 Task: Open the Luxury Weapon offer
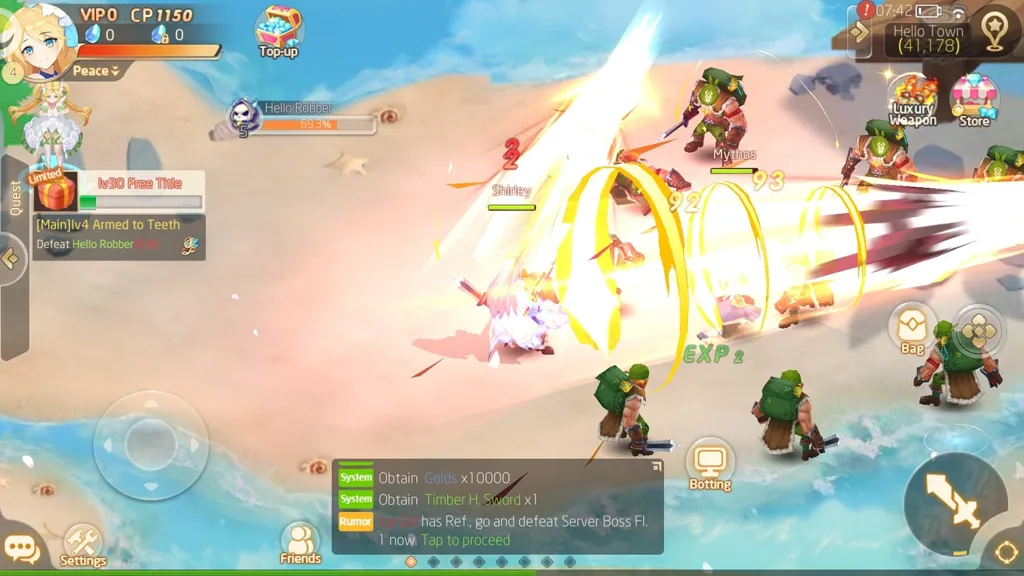(912, 100)
